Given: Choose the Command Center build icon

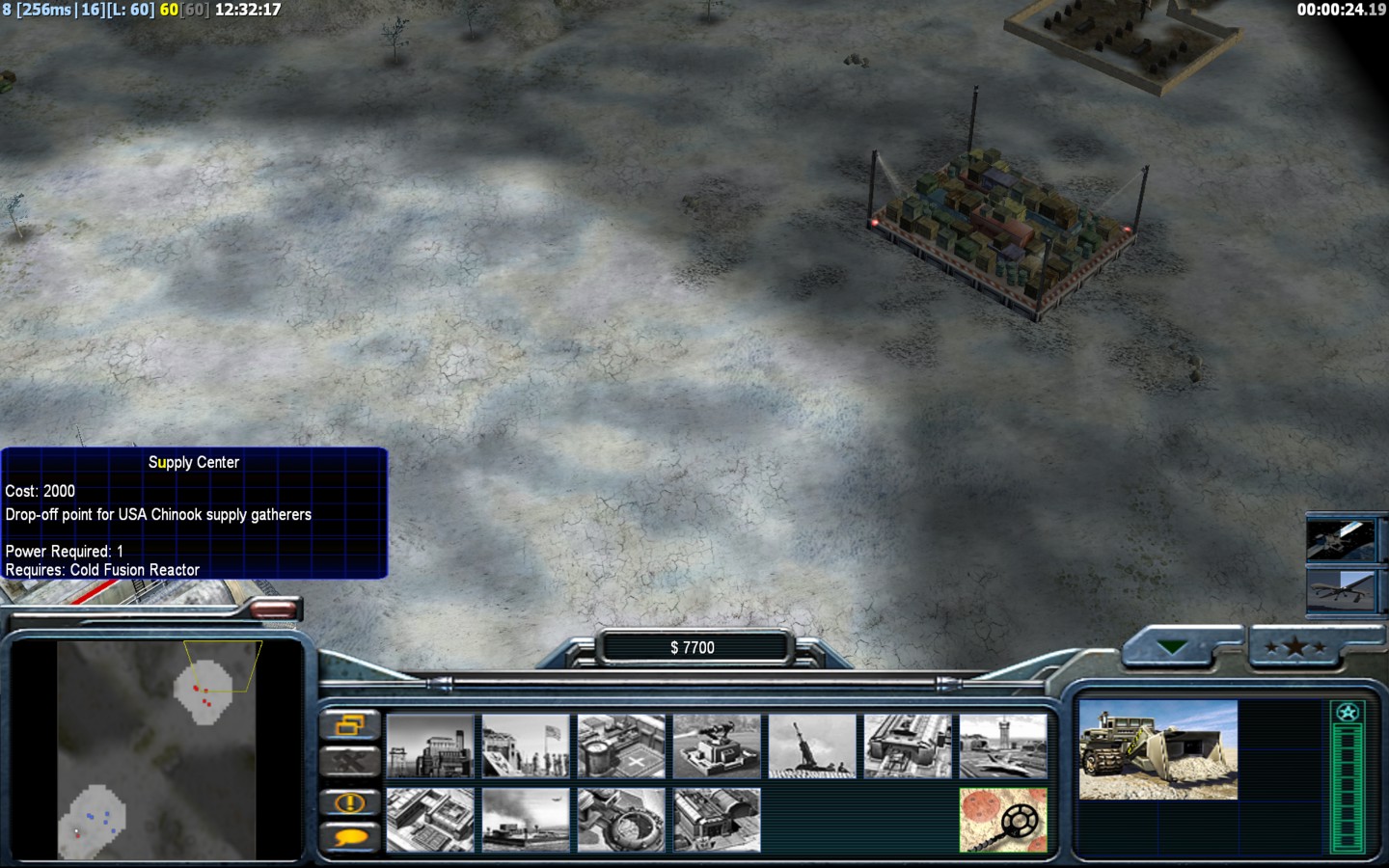Looking at the screenshot, I should coord(717,820).
